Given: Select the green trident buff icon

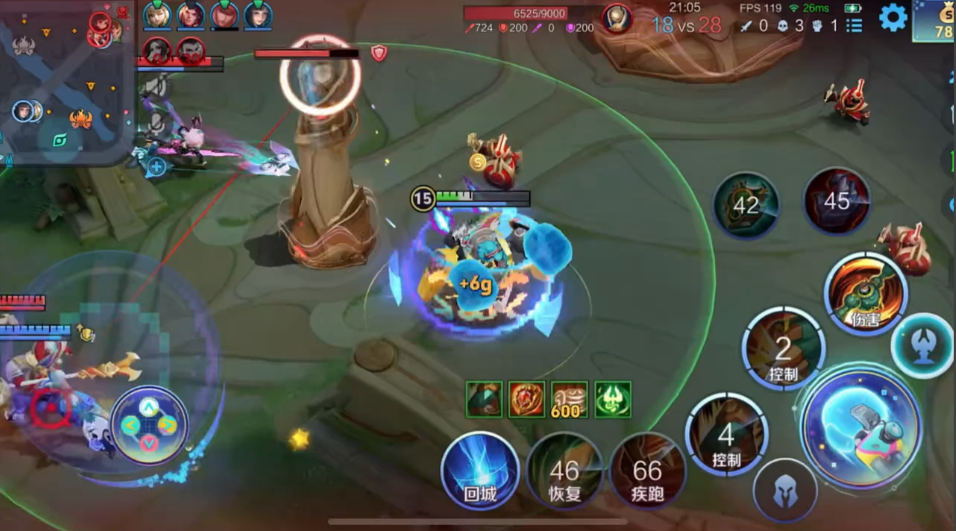Looking at the screenshot, I should click(x=613, y=399).
